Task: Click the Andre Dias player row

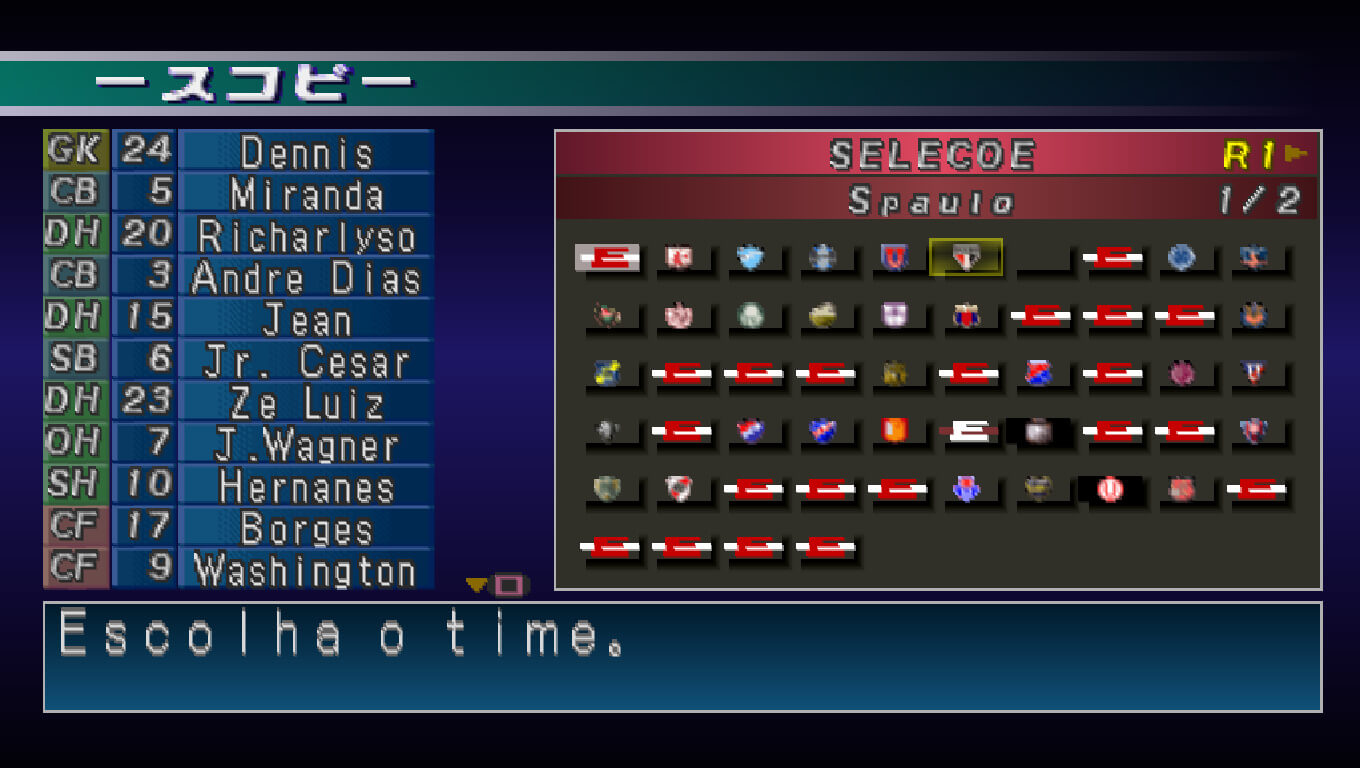Action: click(x=306, y=278)
